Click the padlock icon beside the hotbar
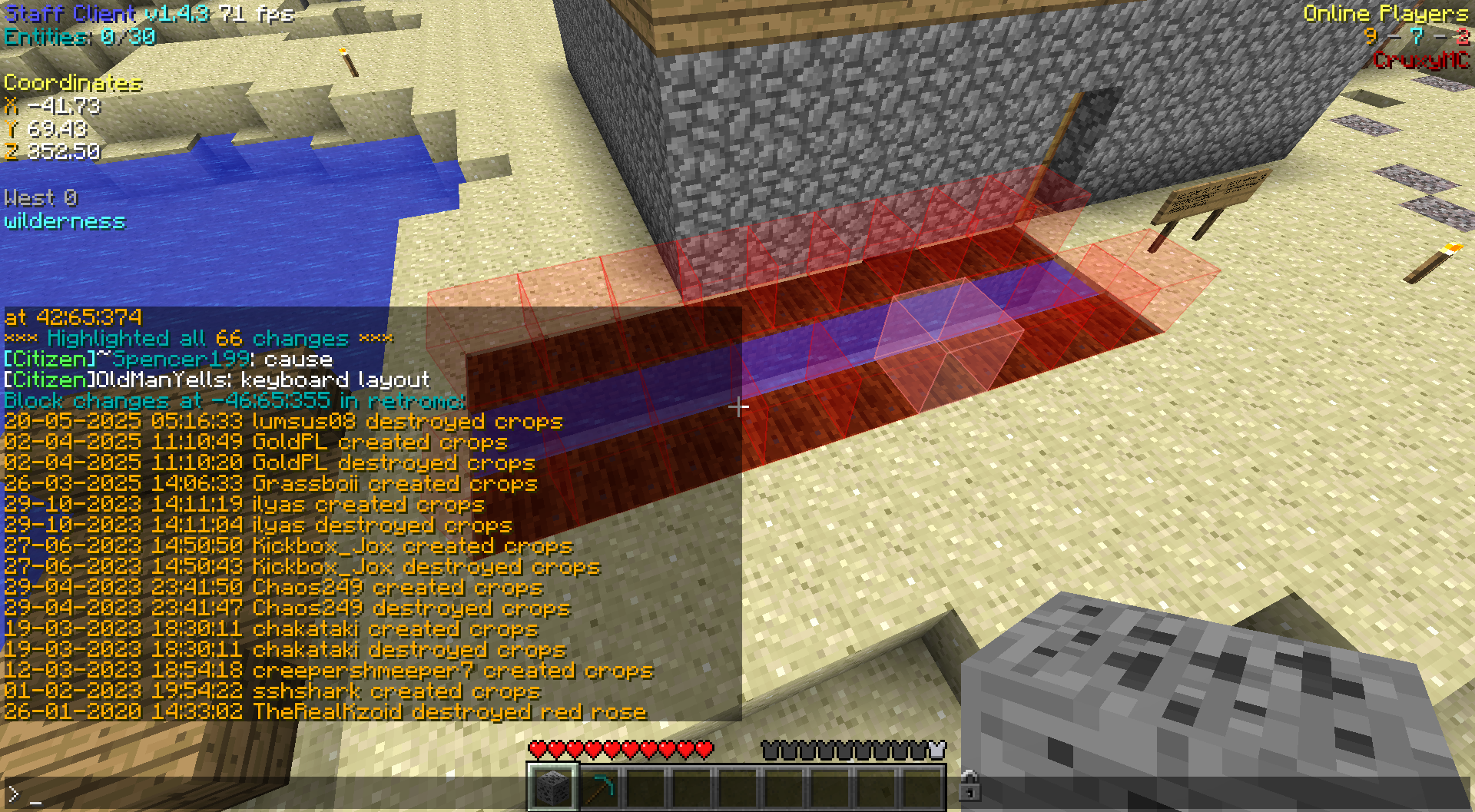Image resolution: width=1475 pixels, height=812 pixels. coord(970,786)
